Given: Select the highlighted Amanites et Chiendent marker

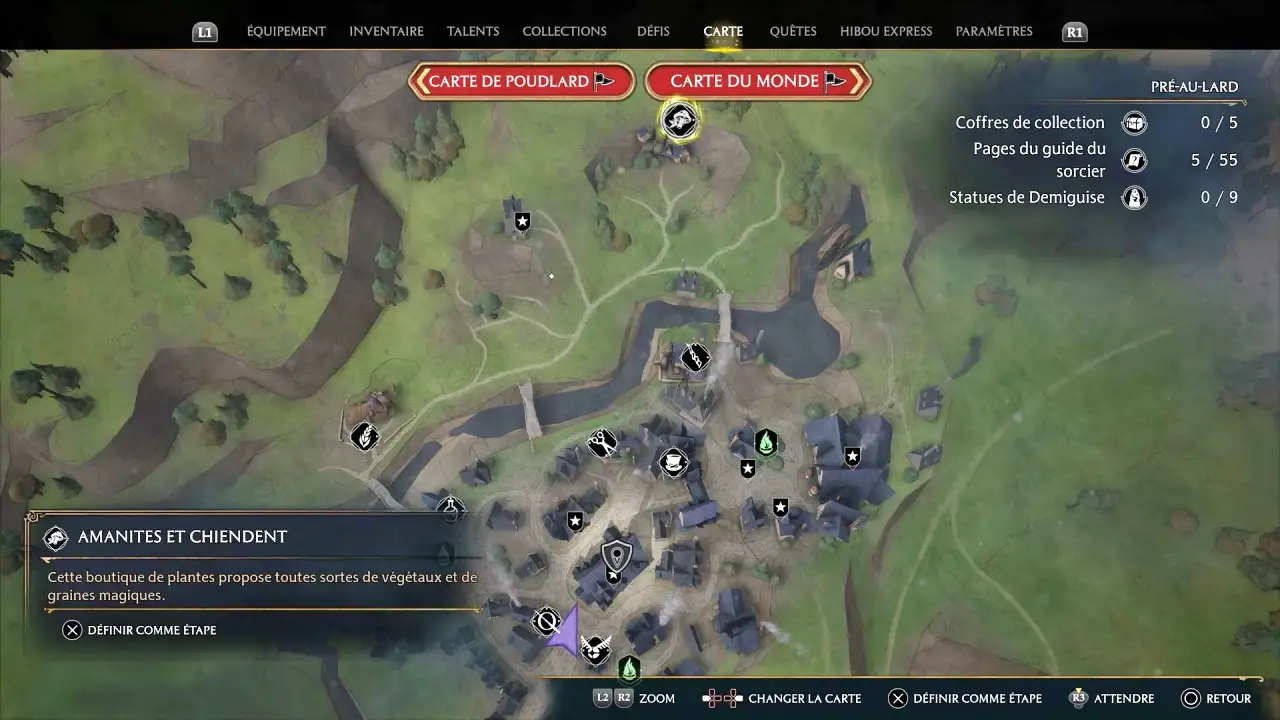Looking at the screenshot, I should click(x=679, y=121).
